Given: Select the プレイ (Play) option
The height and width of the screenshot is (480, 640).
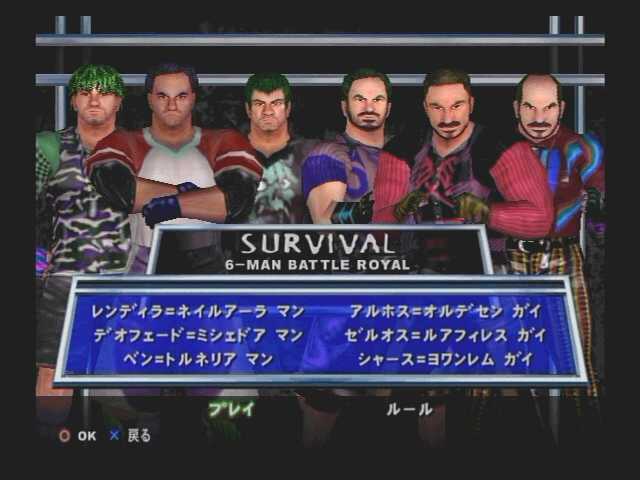Looking at the screenshot, I should tap(231, 409).
